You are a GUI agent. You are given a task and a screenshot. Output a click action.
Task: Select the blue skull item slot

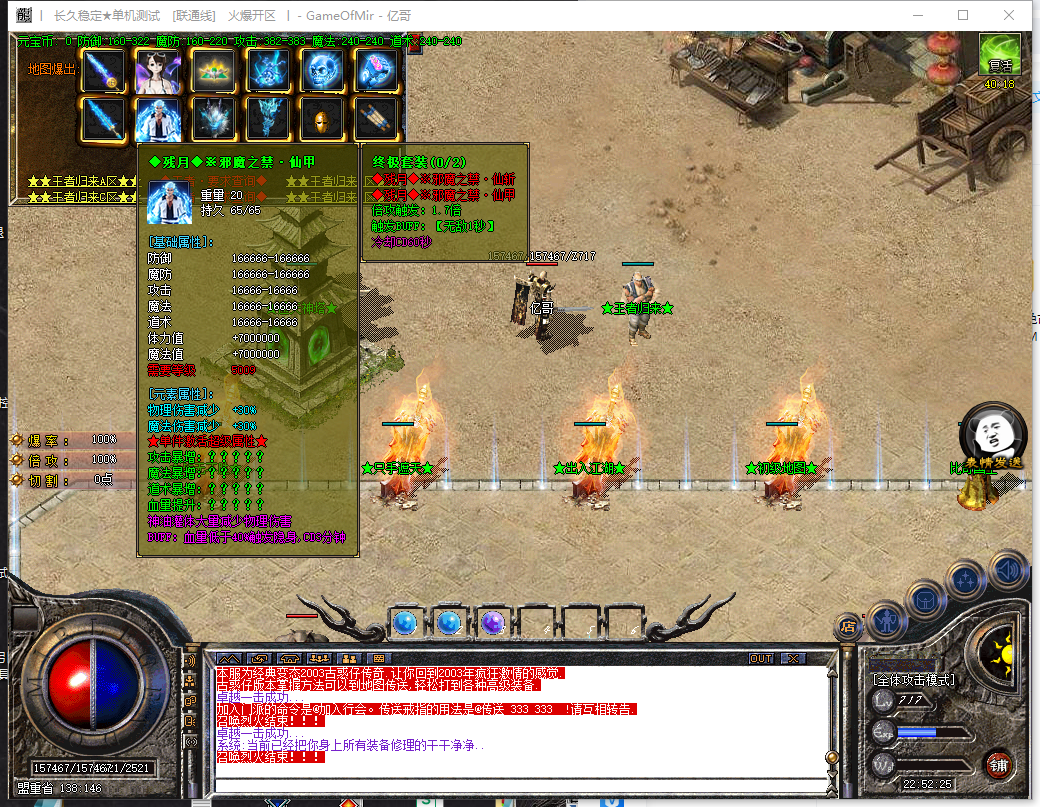[322, 71]
